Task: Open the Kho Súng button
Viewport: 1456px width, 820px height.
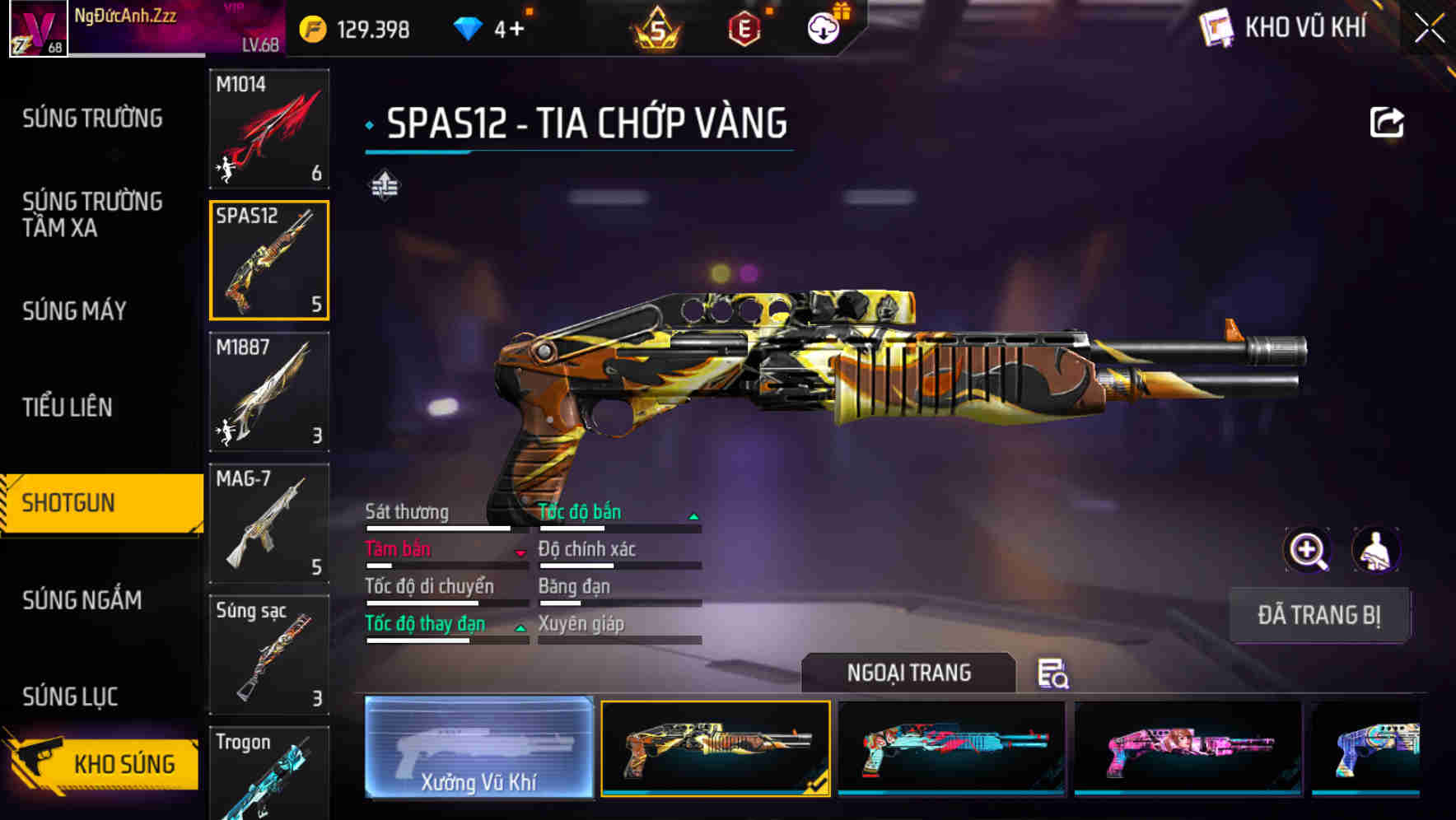Action: tap(103, 762)
